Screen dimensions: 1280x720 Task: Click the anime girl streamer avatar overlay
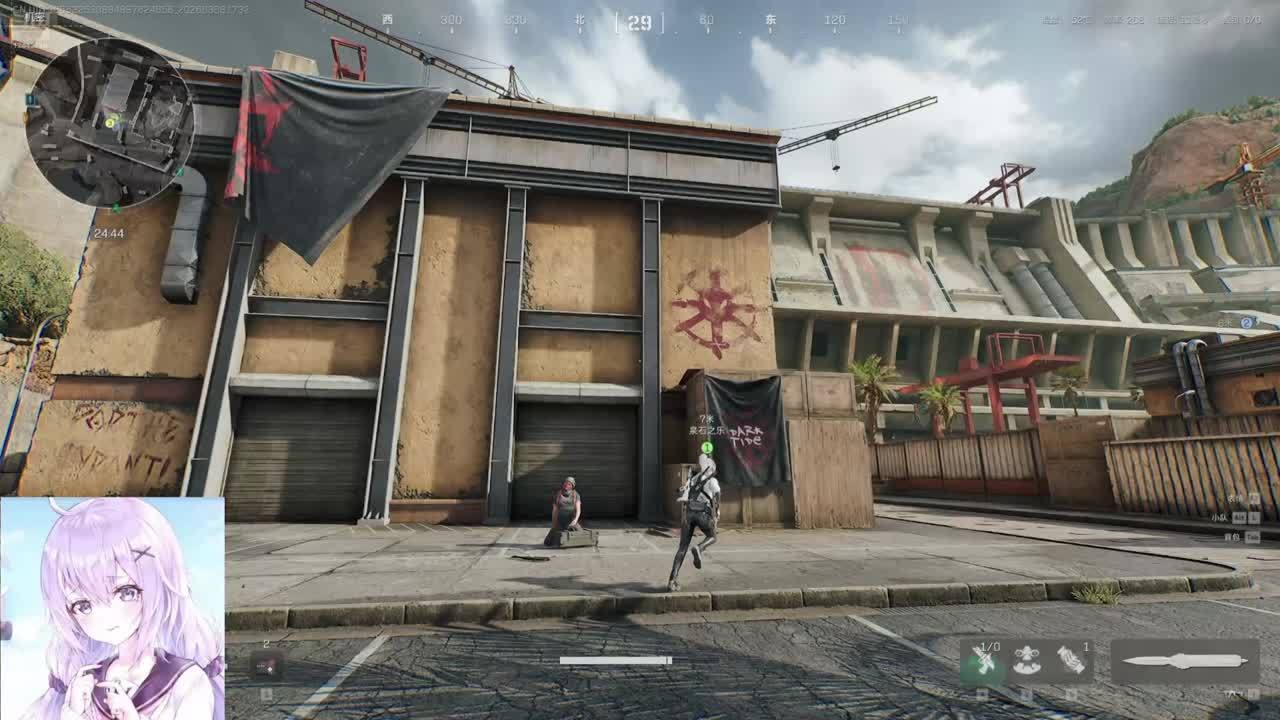pyautogui.click(x=112, y=608)
